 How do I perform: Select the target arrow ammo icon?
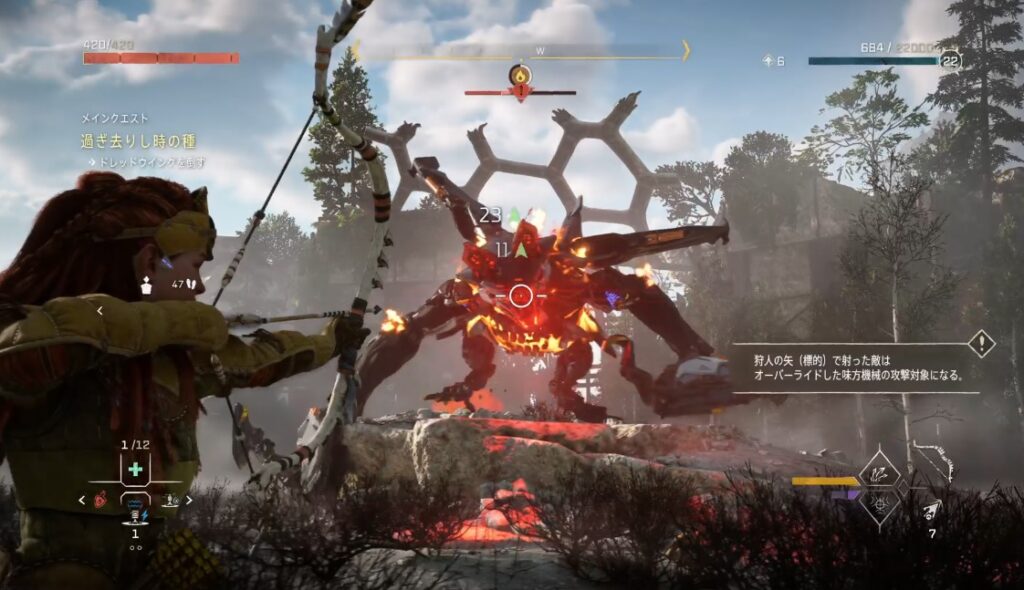(932, 510)
